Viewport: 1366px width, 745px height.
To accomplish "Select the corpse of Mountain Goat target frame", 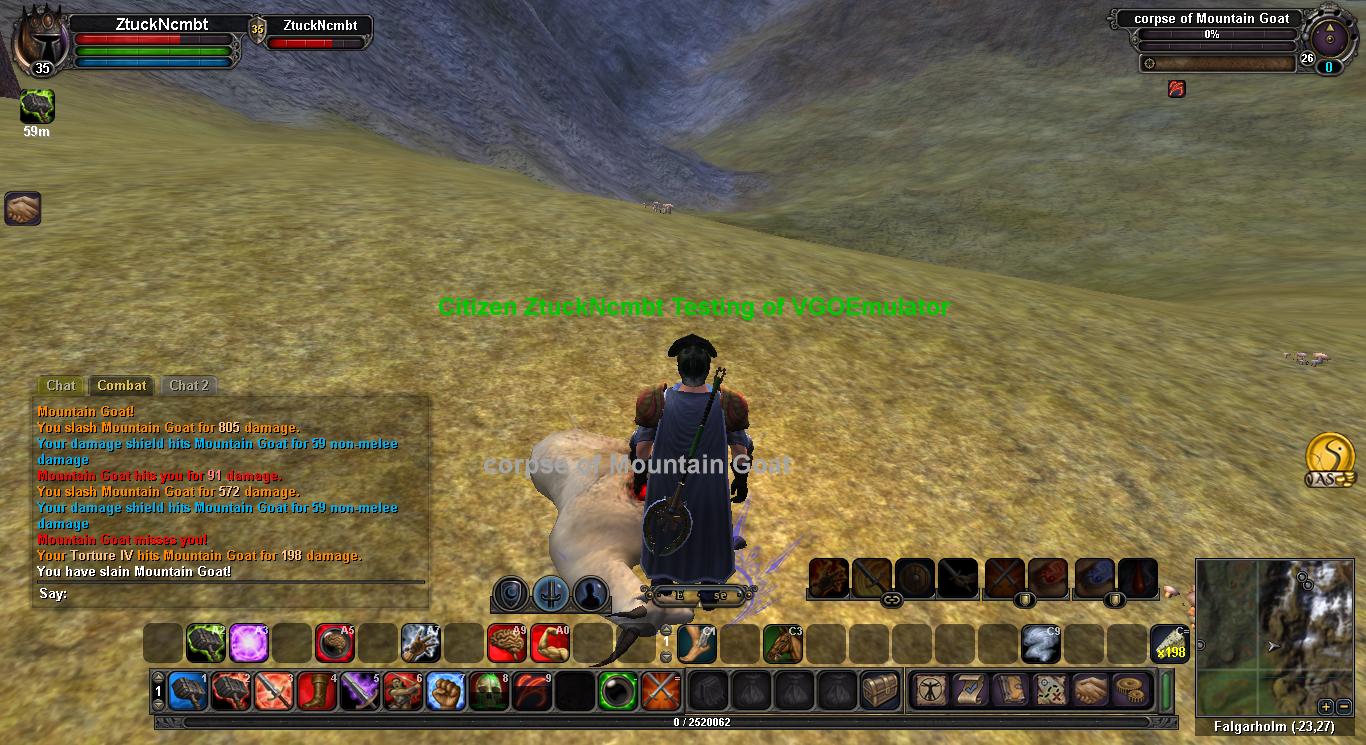I will pos(1211,19).
